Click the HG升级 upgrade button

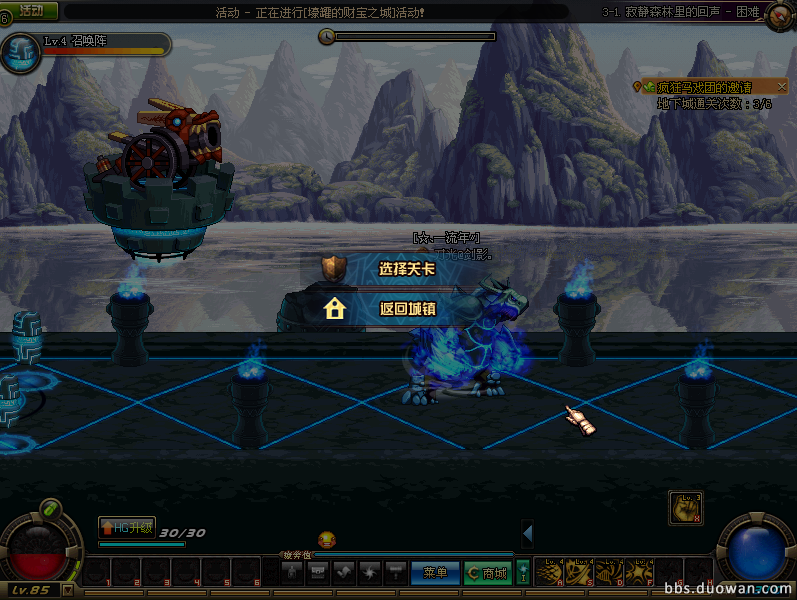[x=127, y=527]
